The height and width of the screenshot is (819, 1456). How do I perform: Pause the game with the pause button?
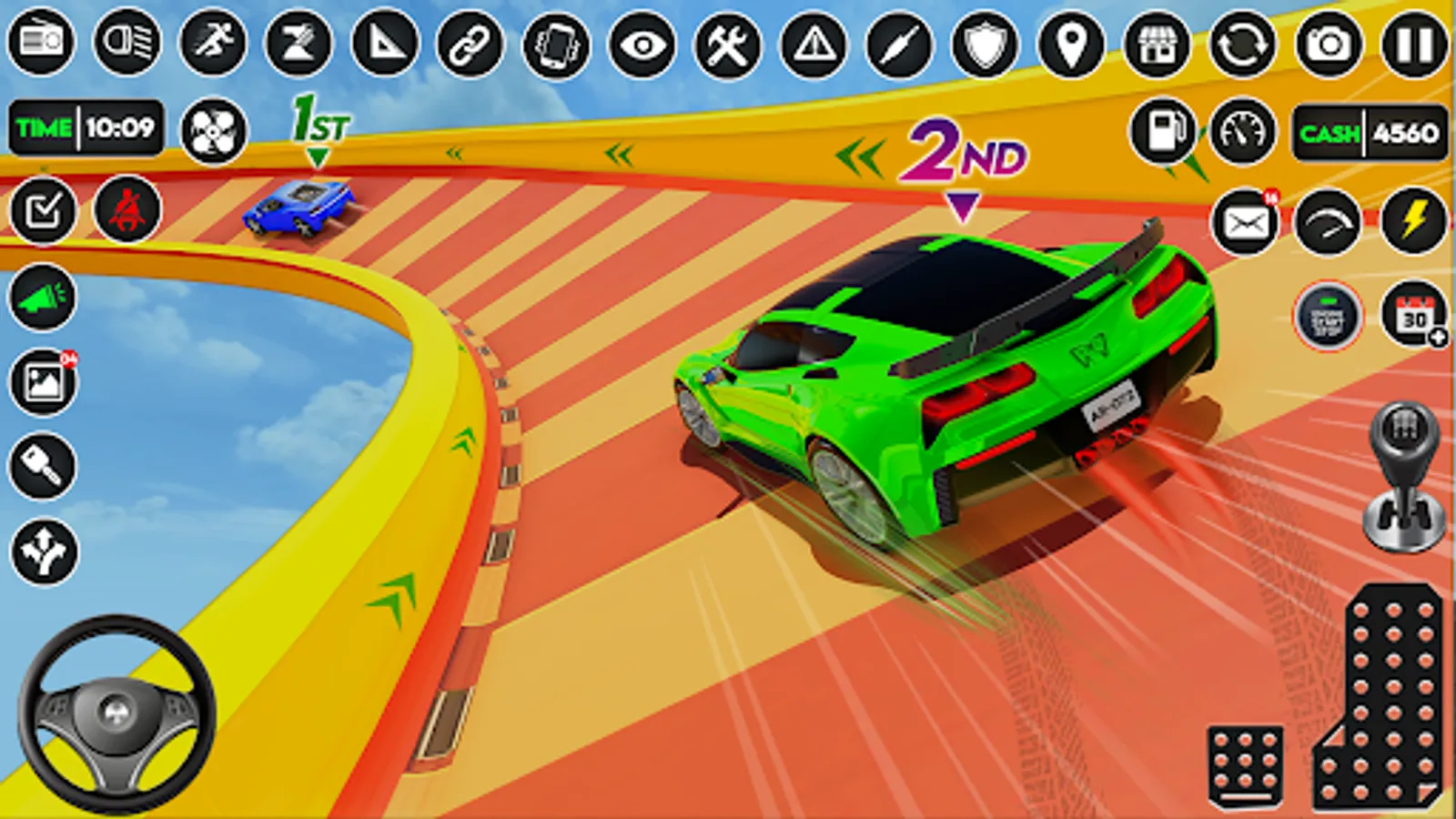pos(1413,44)
